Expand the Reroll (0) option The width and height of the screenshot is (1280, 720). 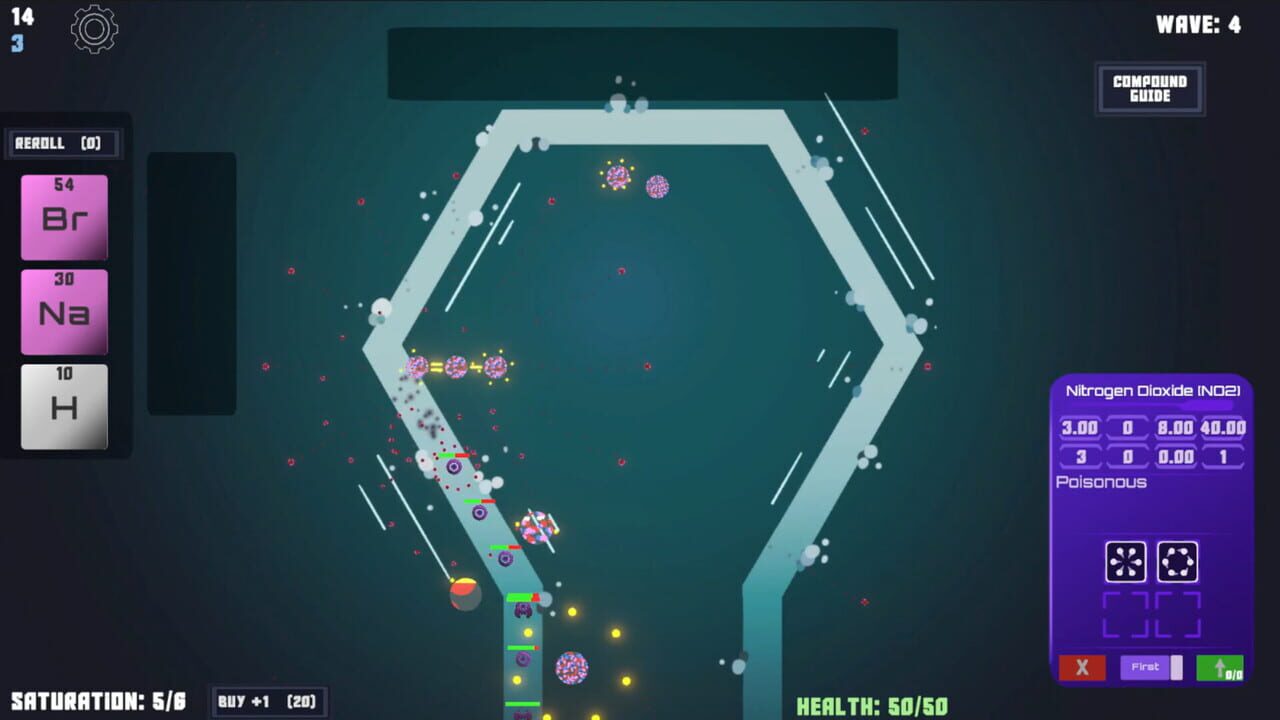pyautogui.click(x=63, y=143)
